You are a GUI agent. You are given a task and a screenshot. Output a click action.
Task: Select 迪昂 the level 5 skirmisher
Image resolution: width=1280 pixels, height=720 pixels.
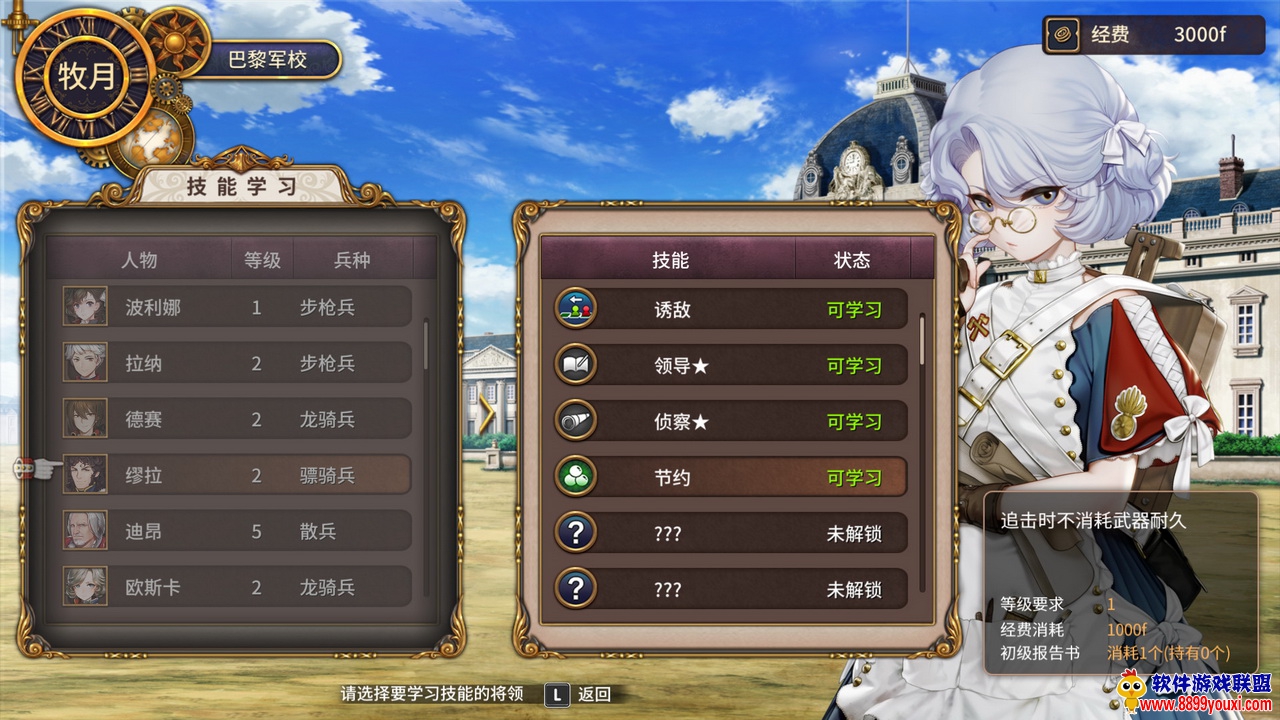tap(237, 531)
